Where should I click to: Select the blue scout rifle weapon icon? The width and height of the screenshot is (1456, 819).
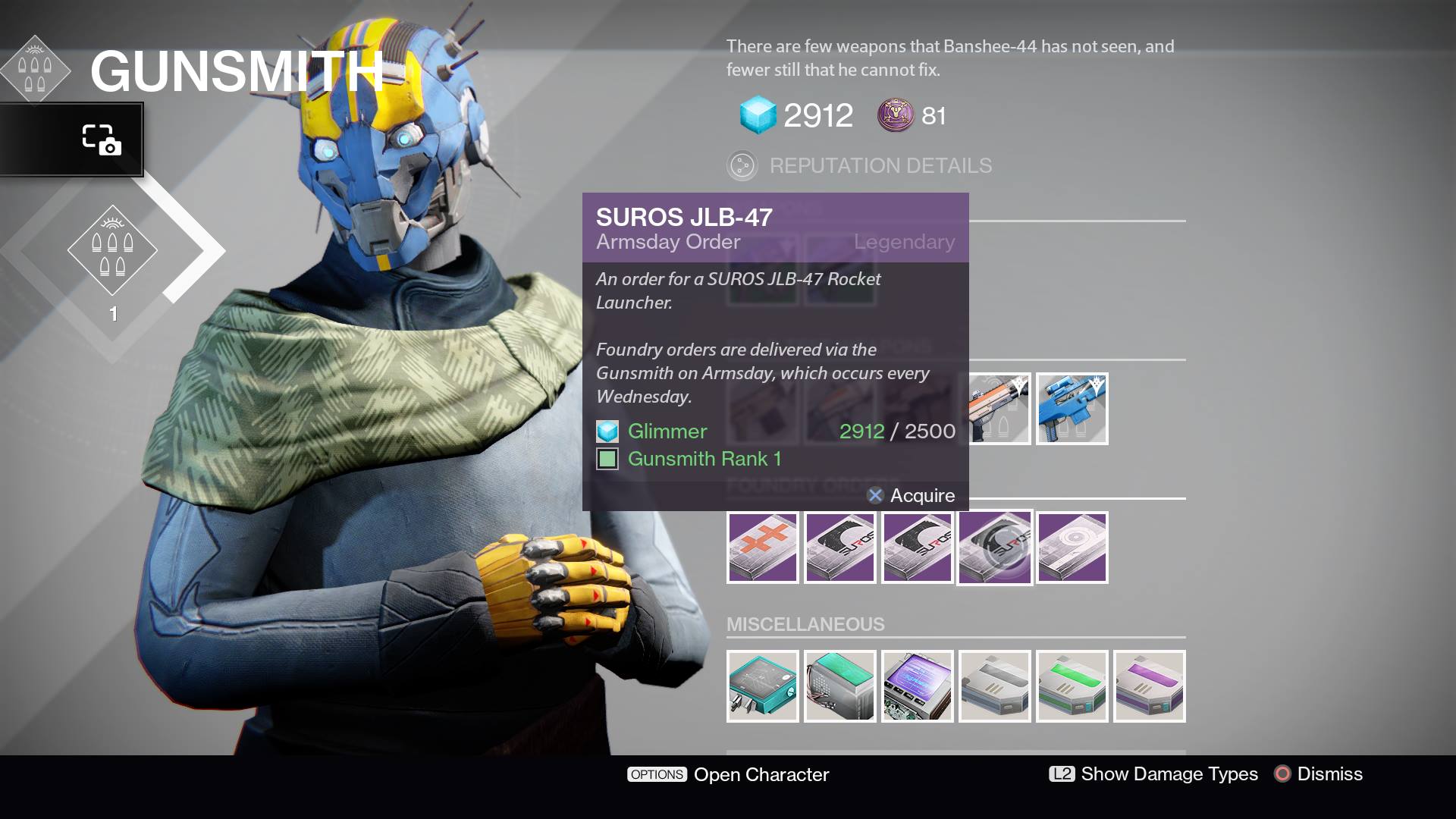(x=1072, y=408)
